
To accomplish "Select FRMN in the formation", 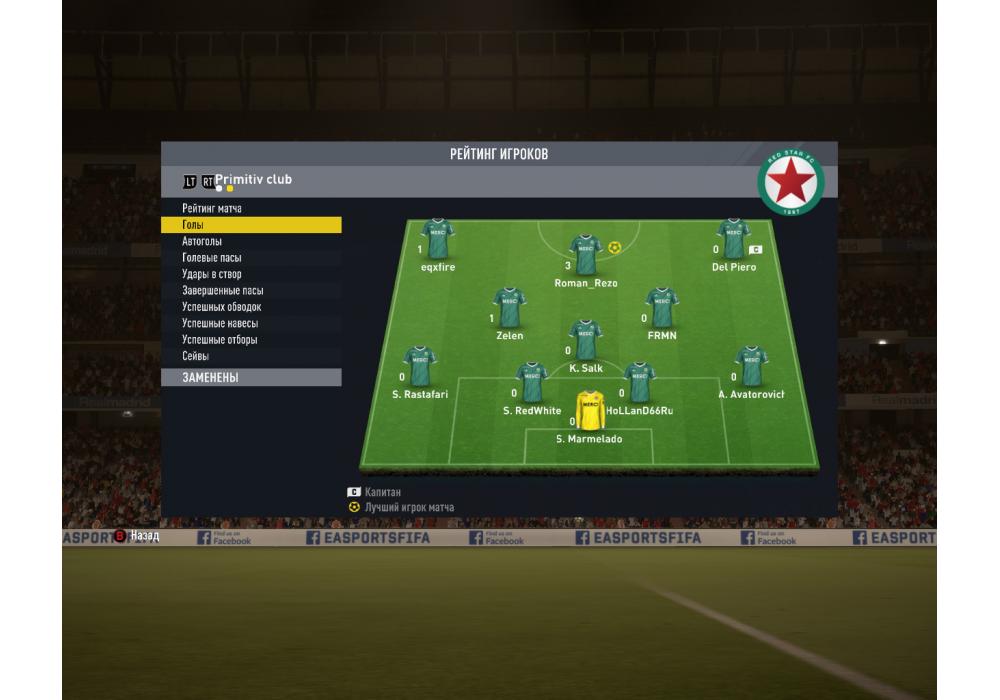I will tap(661, 307).
